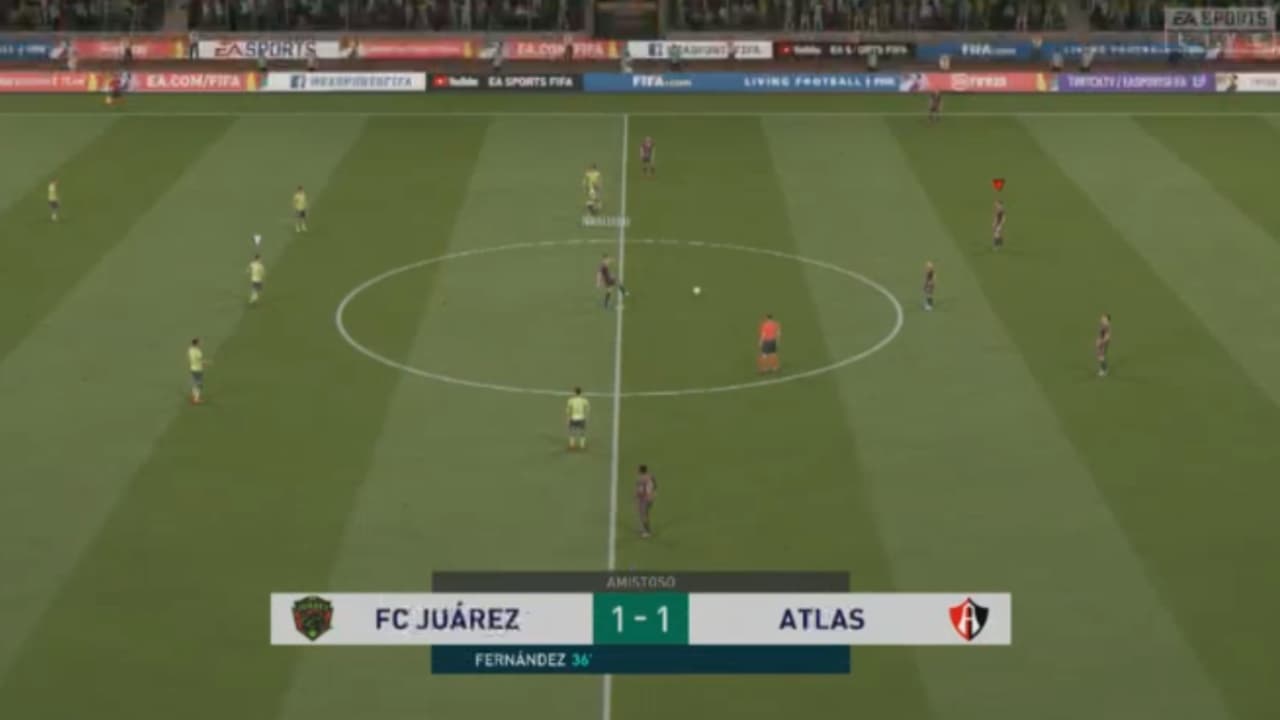Click the soccer ball near midfield
The height and width of the screenshot is (720, 1280).
[x=697, y=290]
